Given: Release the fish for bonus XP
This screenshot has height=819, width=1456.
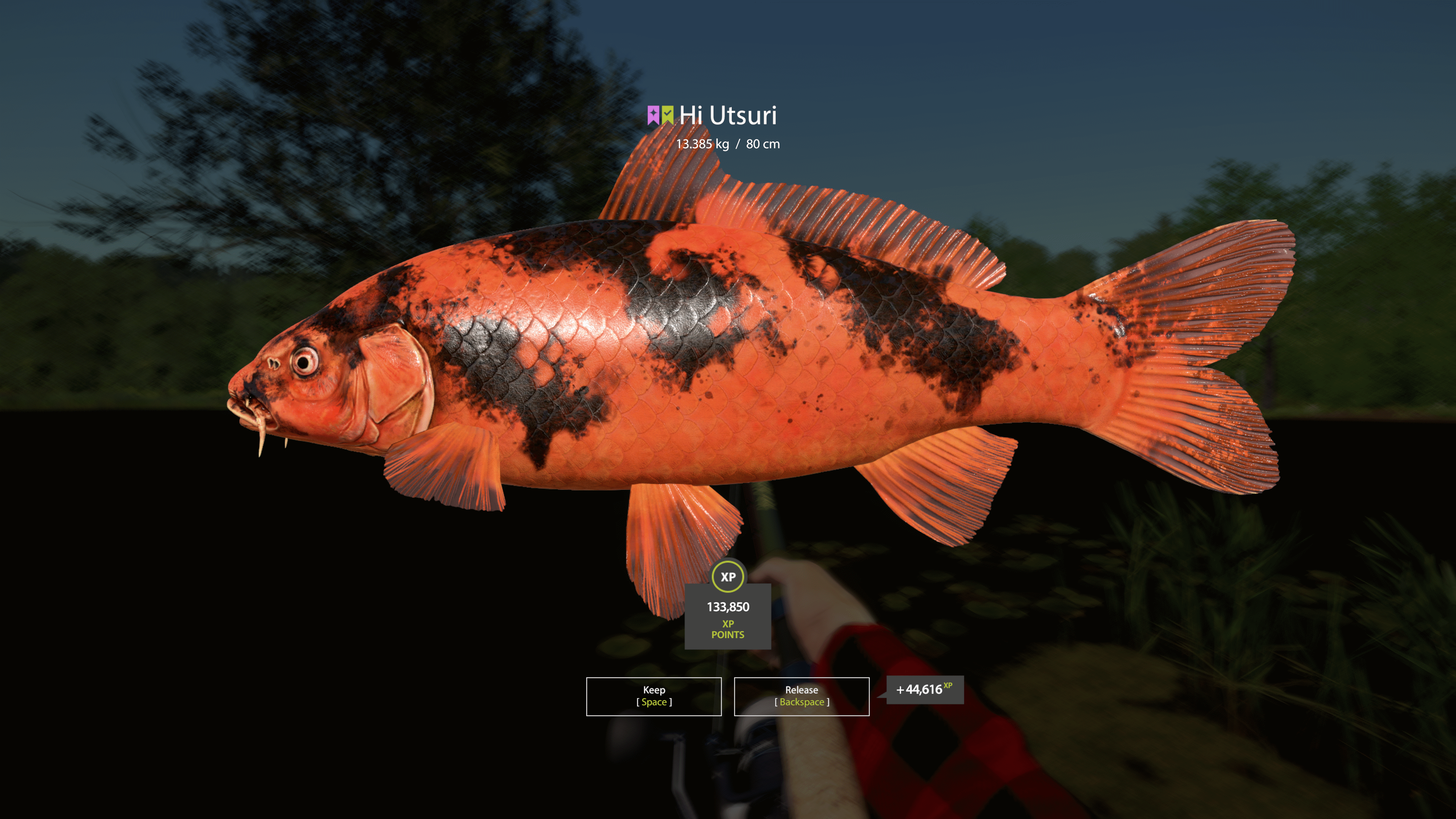Looking at the screenshot, I should (801, 696).
